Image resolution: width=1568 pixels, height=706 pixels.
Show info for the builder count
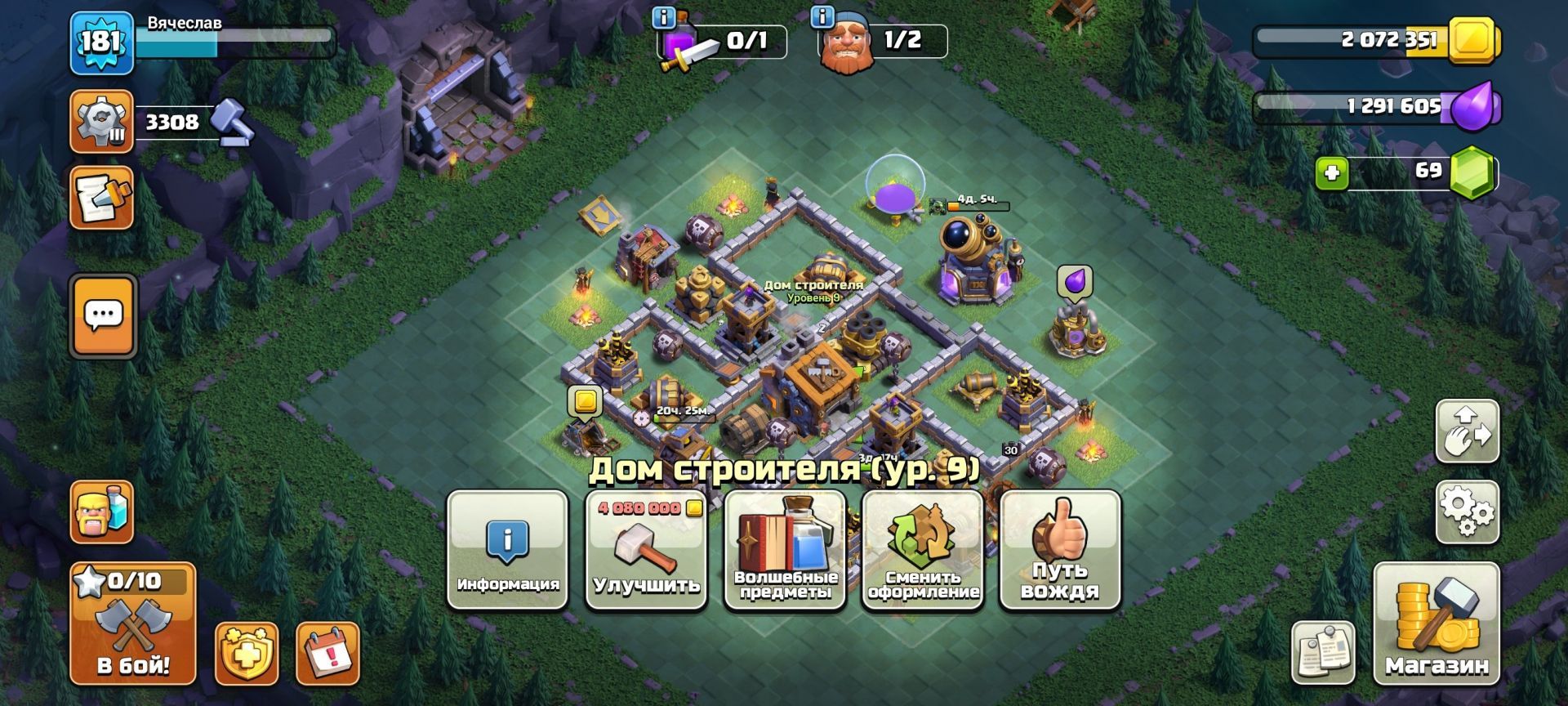point(822,16)
